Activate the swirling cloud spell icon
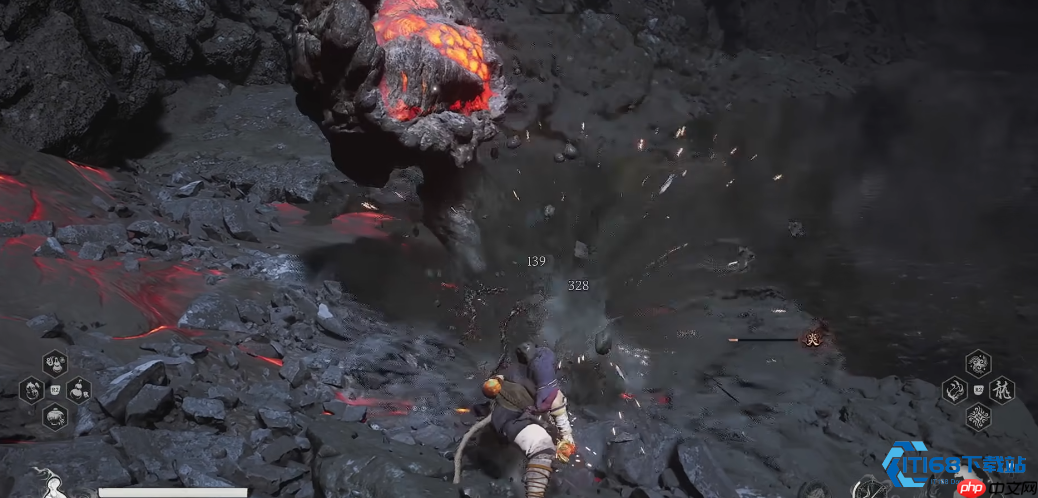 pos(978,363)
